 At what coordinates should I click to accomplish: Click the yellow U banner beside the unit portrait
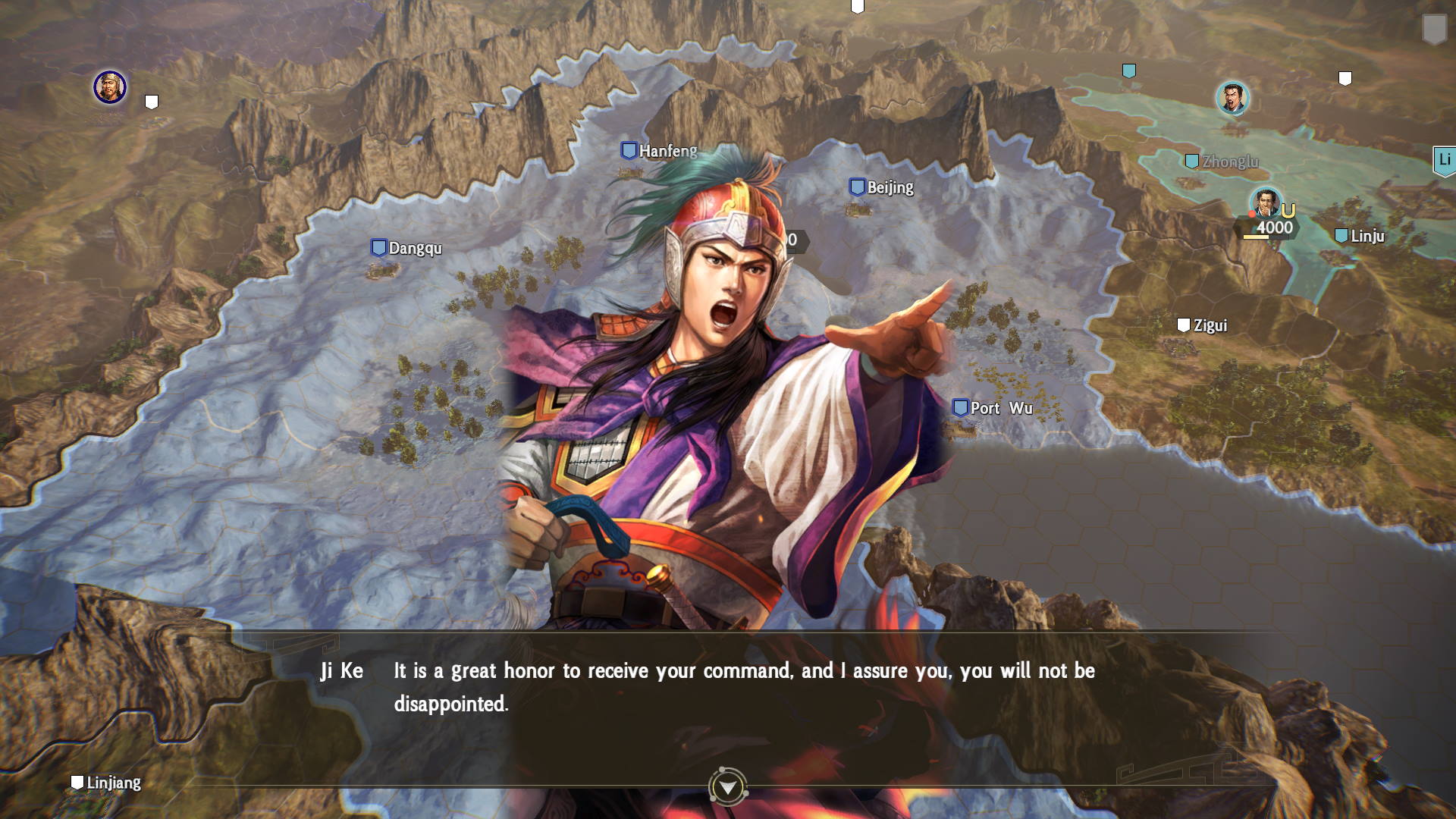(1288, 210)
